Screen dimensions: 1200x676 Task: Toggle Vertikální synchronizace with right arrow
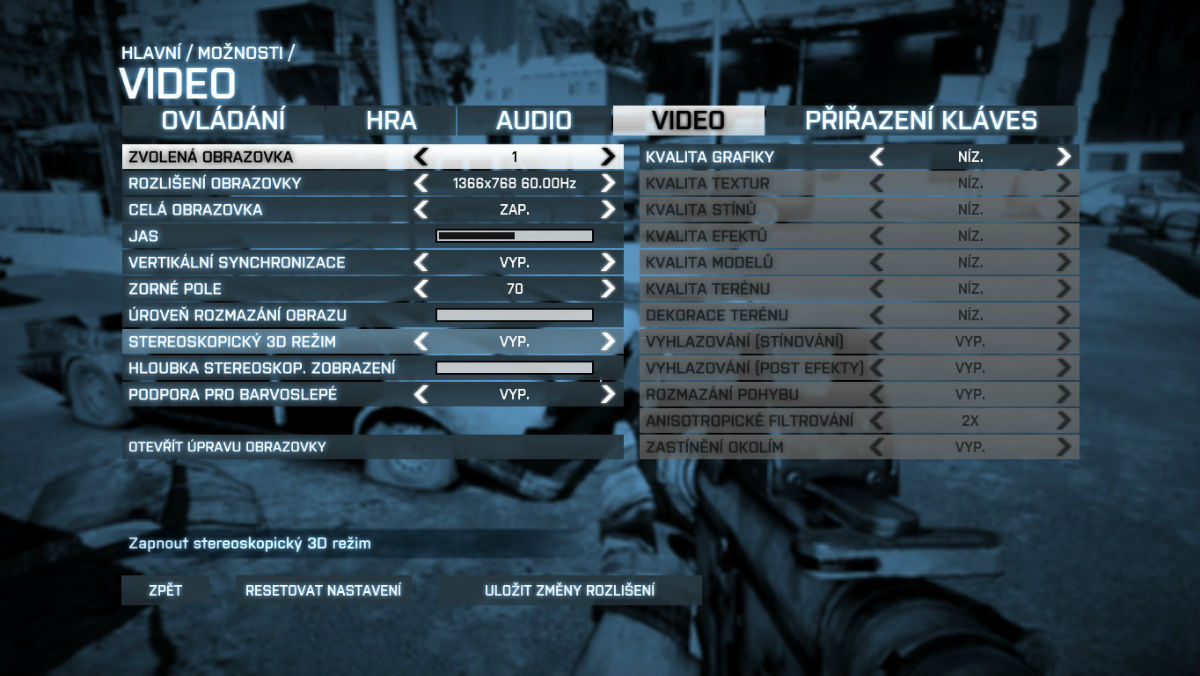(608, 262)
